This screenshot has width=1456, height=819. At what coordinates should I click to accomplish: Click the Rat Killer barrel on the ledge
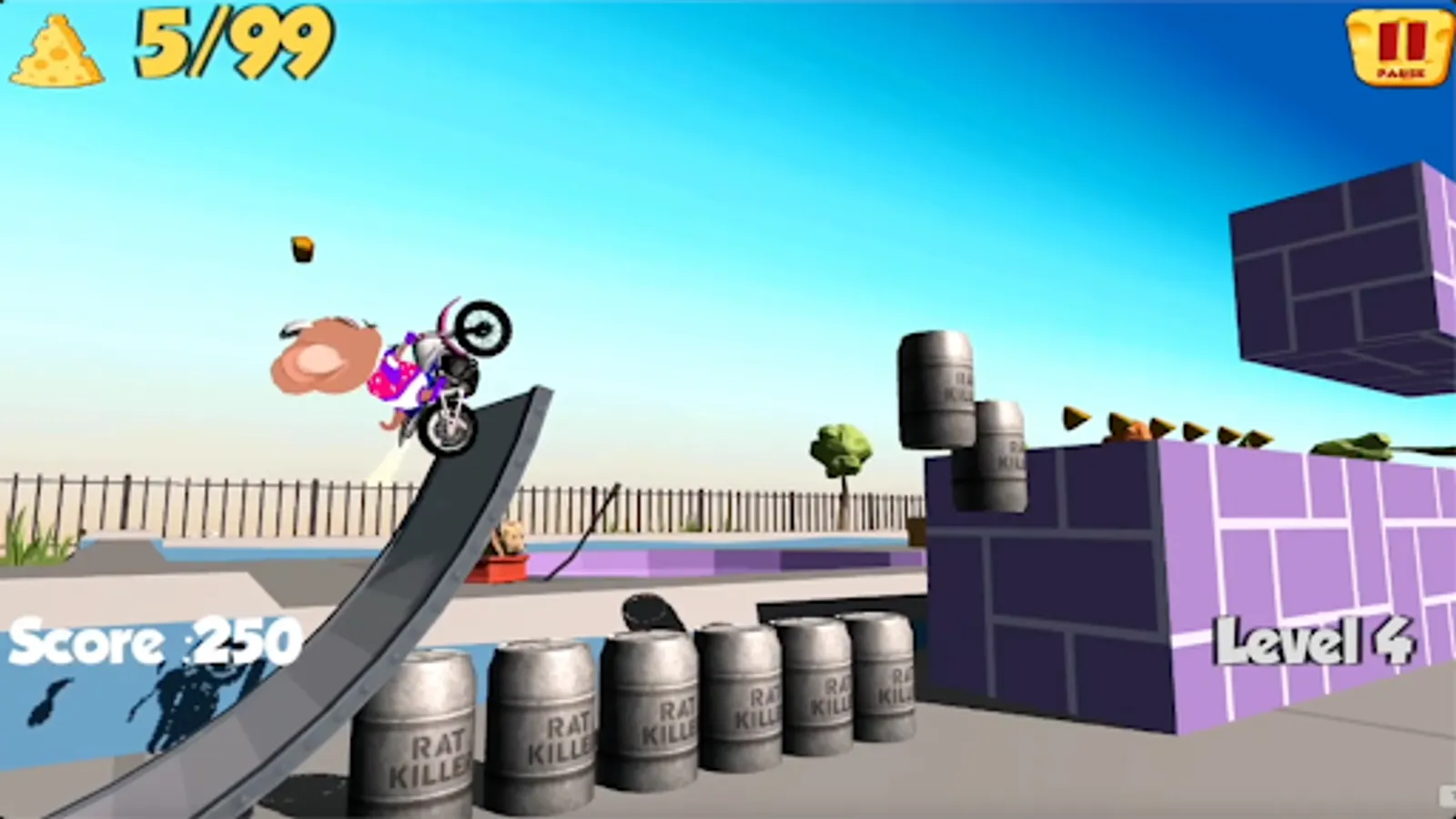pyautogui.click(x=935, y=389)
